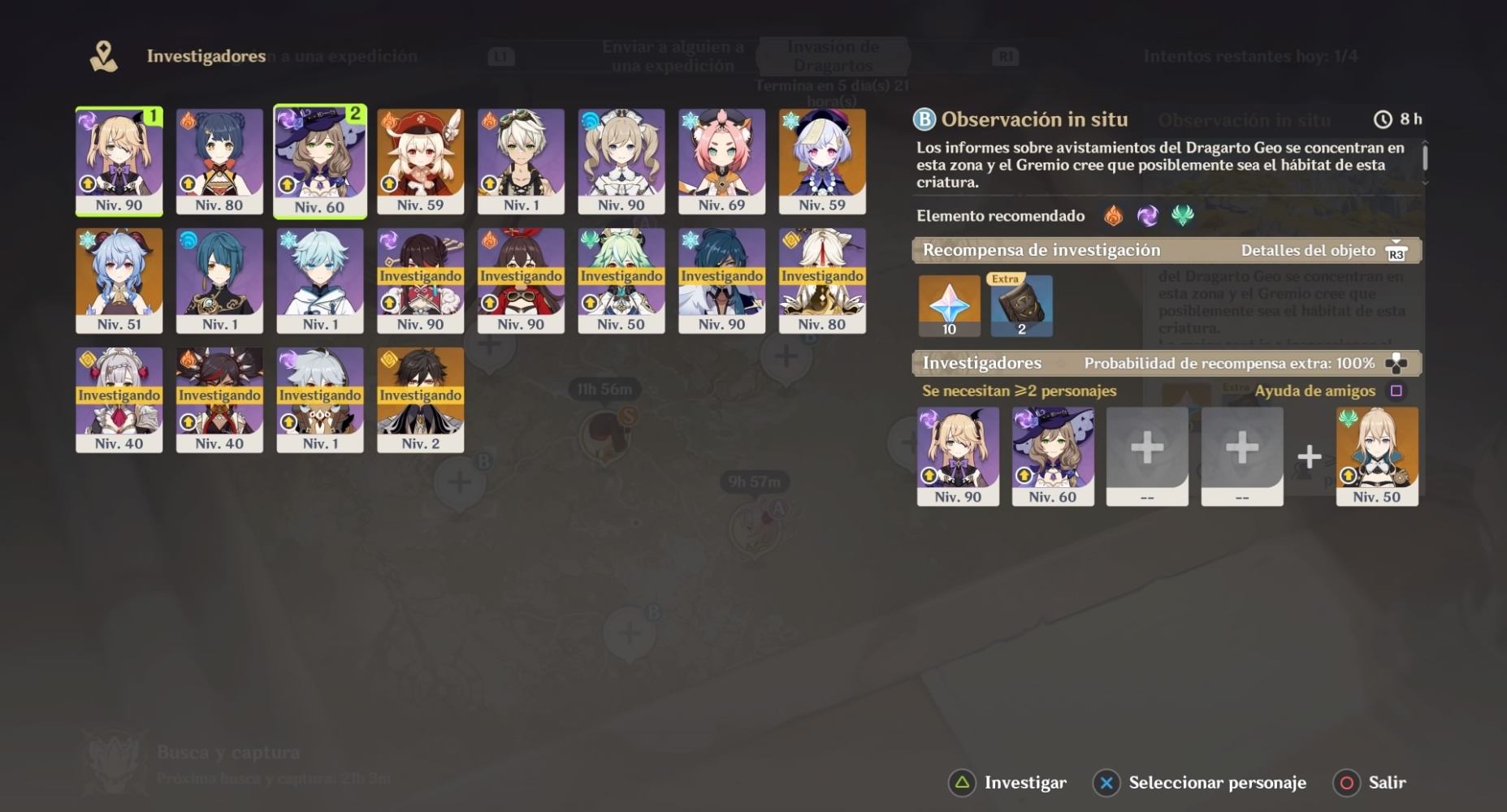This screenshot has height=812, width=1507.
Task: Click Ningguang's Niv. 80 Investigando card
Action: coord(822,280)
